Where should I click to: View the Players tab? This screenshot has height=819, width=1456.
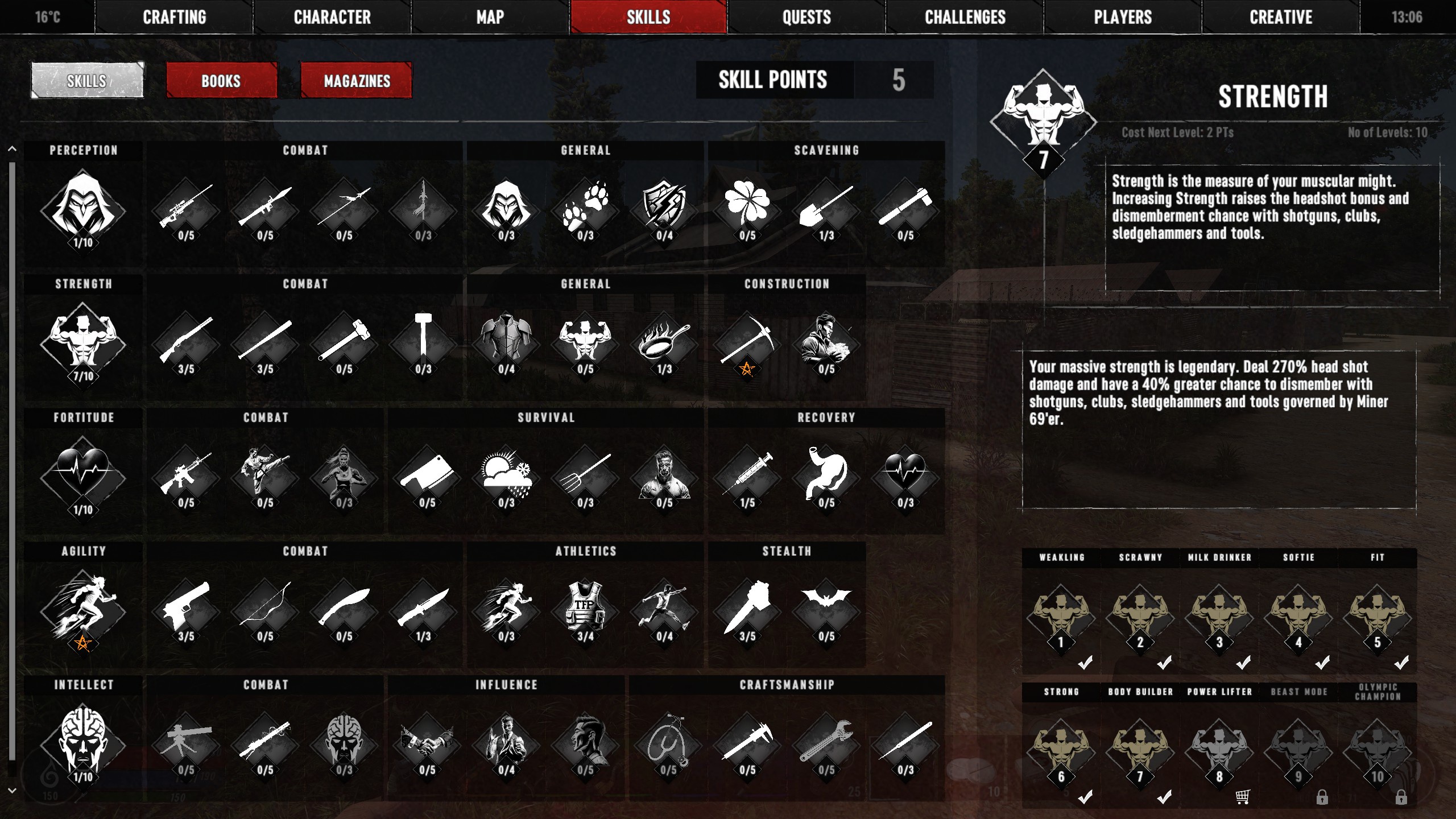(x=1123, y=17)
